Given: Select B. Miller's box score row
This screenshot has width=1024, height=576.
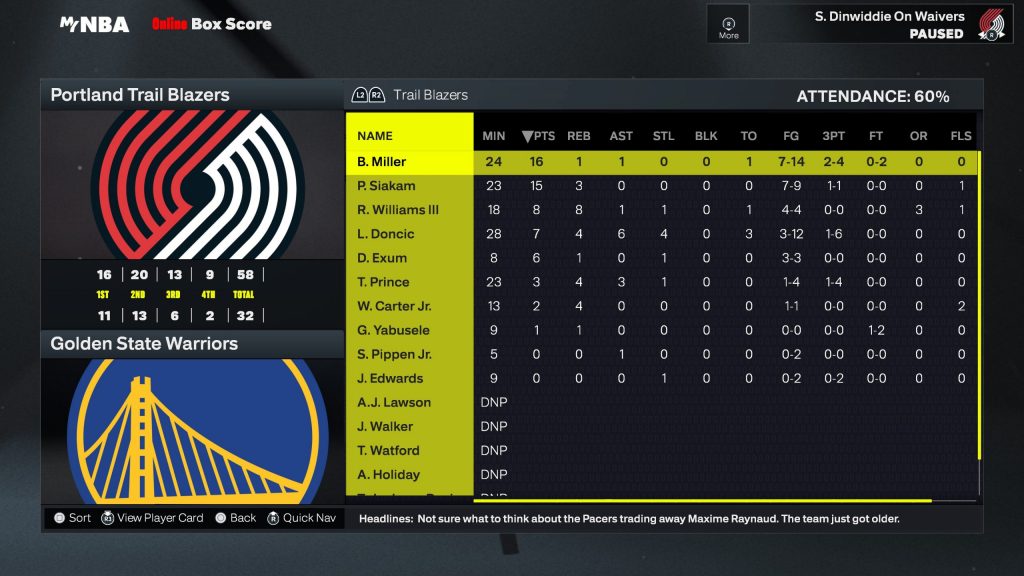Looking at the screenshot, I should tap(382, 162).
